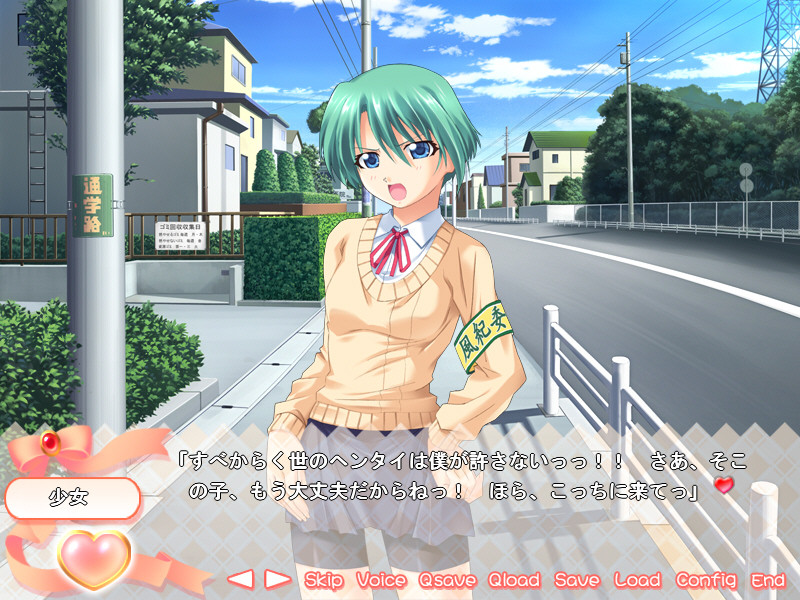Image resolution: width=800 pixels, height=600 pixels.
Task: Advance with the right arrow
Action: coord(277,579)
